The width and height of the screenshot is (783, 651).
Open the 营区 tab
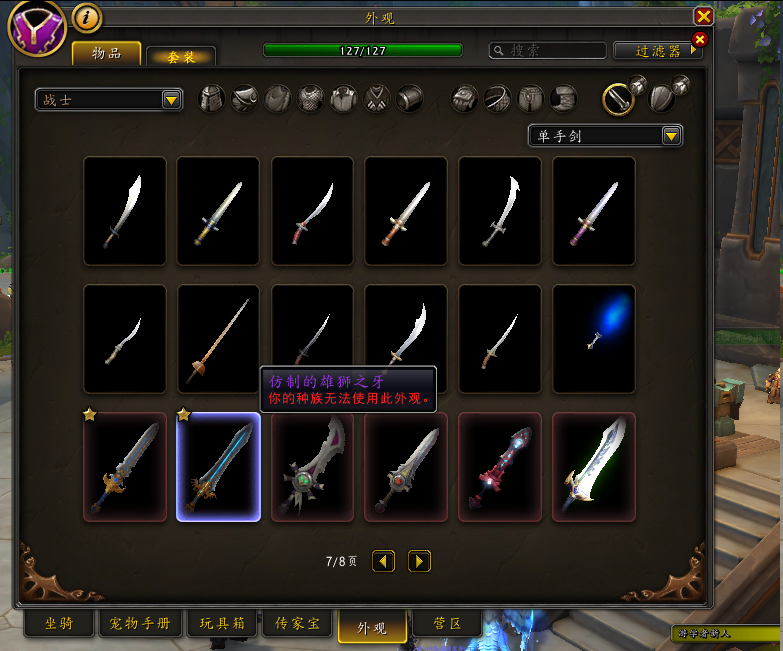pyautogui.click(x=449, y=624)
